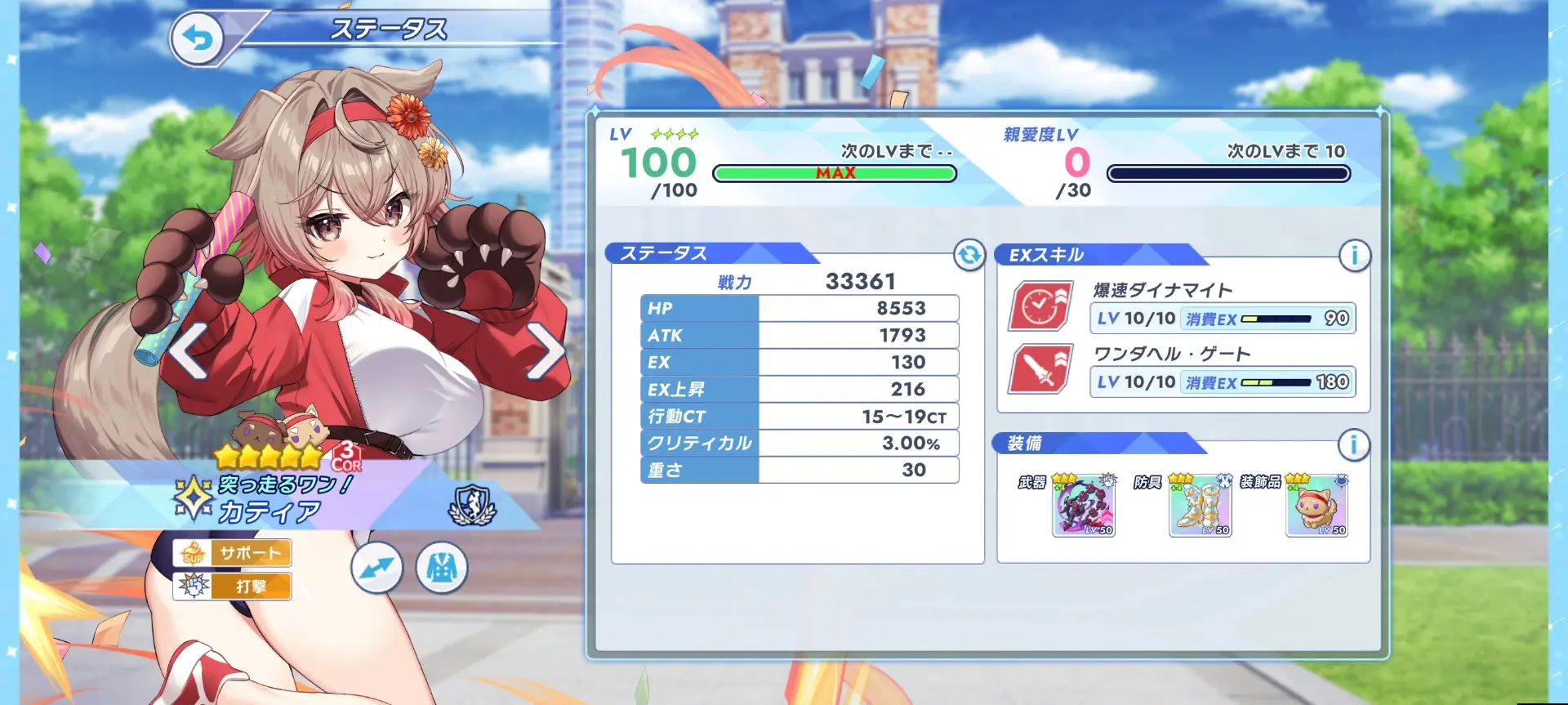
Task: Tap the 打撃 attack type tag
Action: [232, 586]
